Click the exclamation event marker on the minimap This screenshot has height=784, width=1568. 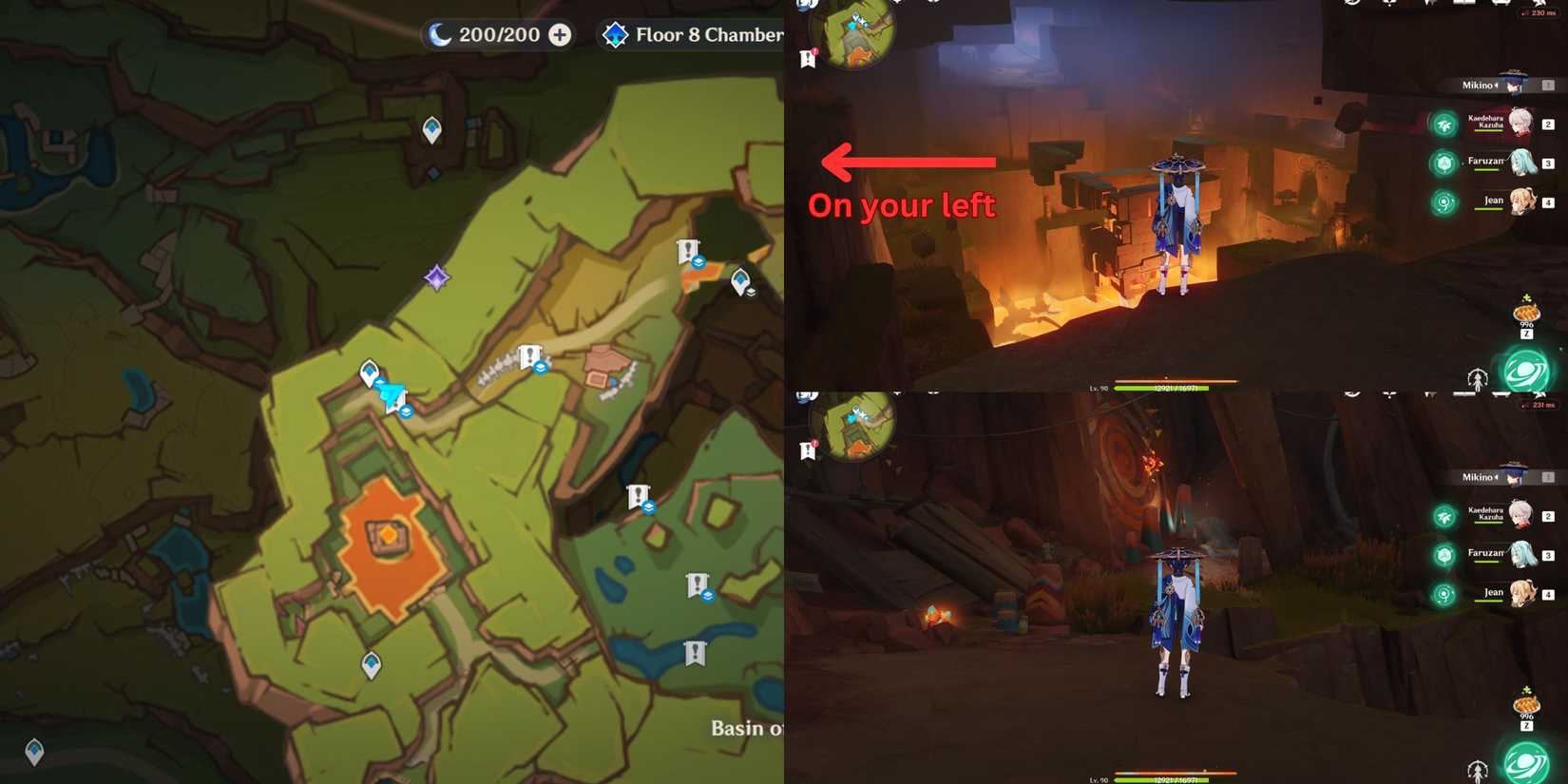pyautogui.click(x=805, y=59)
